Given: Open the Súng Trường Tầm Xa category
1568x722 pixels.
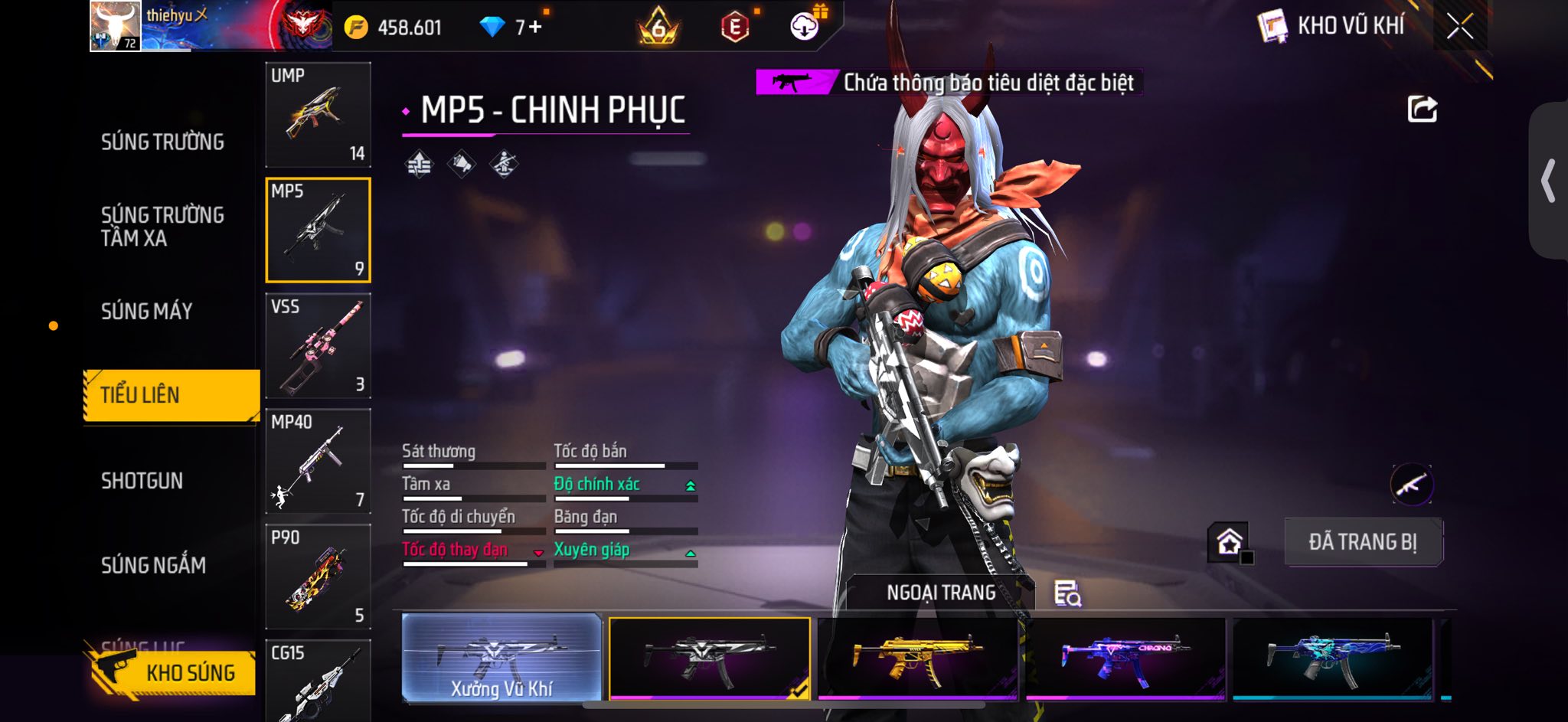Looking at the screenshot, I should coord(162,227).
